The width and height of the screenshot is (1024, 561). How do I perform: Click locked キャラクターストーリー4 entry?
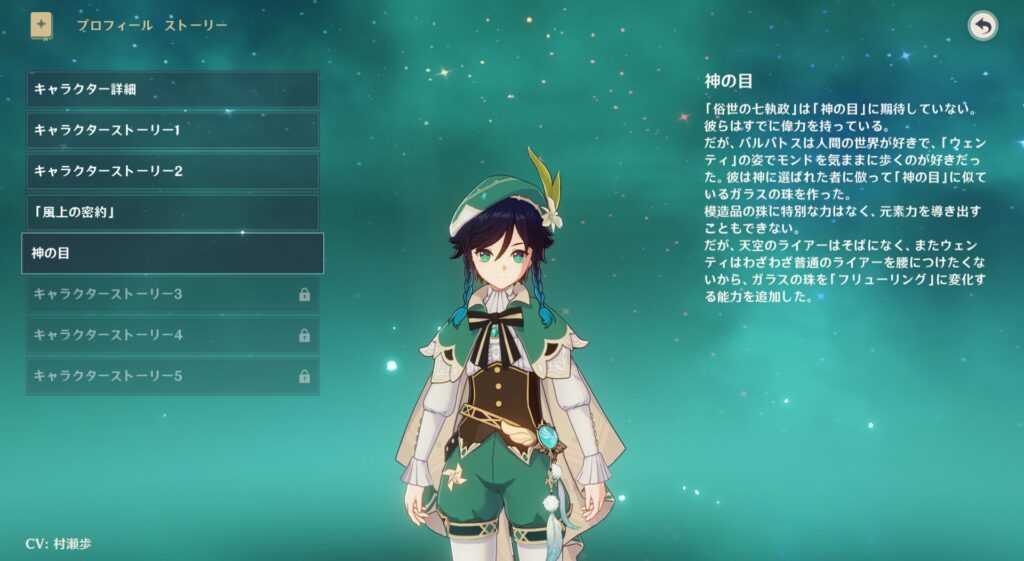point(172,335)
